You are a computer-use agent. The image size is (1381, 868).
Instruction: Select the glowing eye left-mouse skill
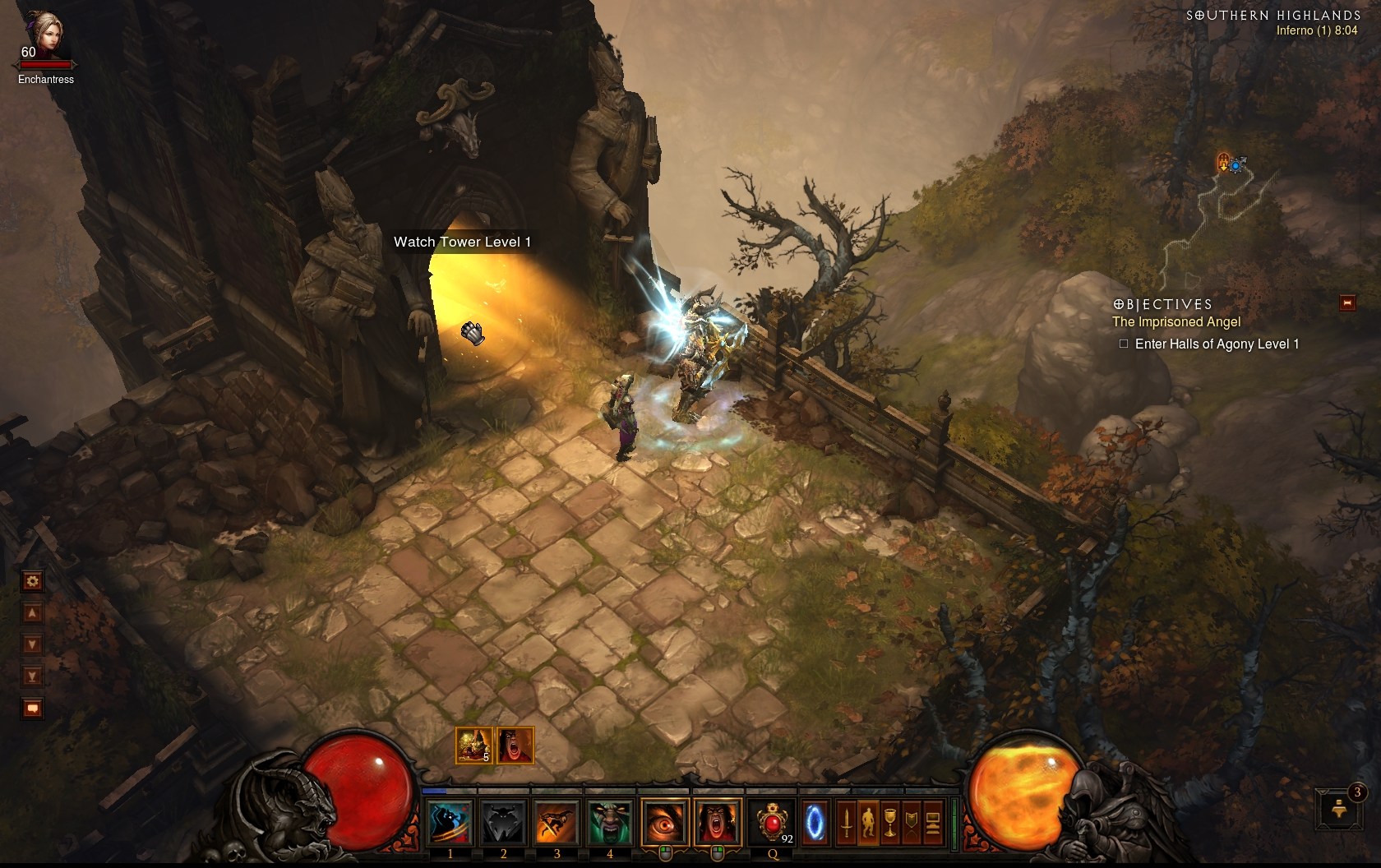(x=664, y=822)
